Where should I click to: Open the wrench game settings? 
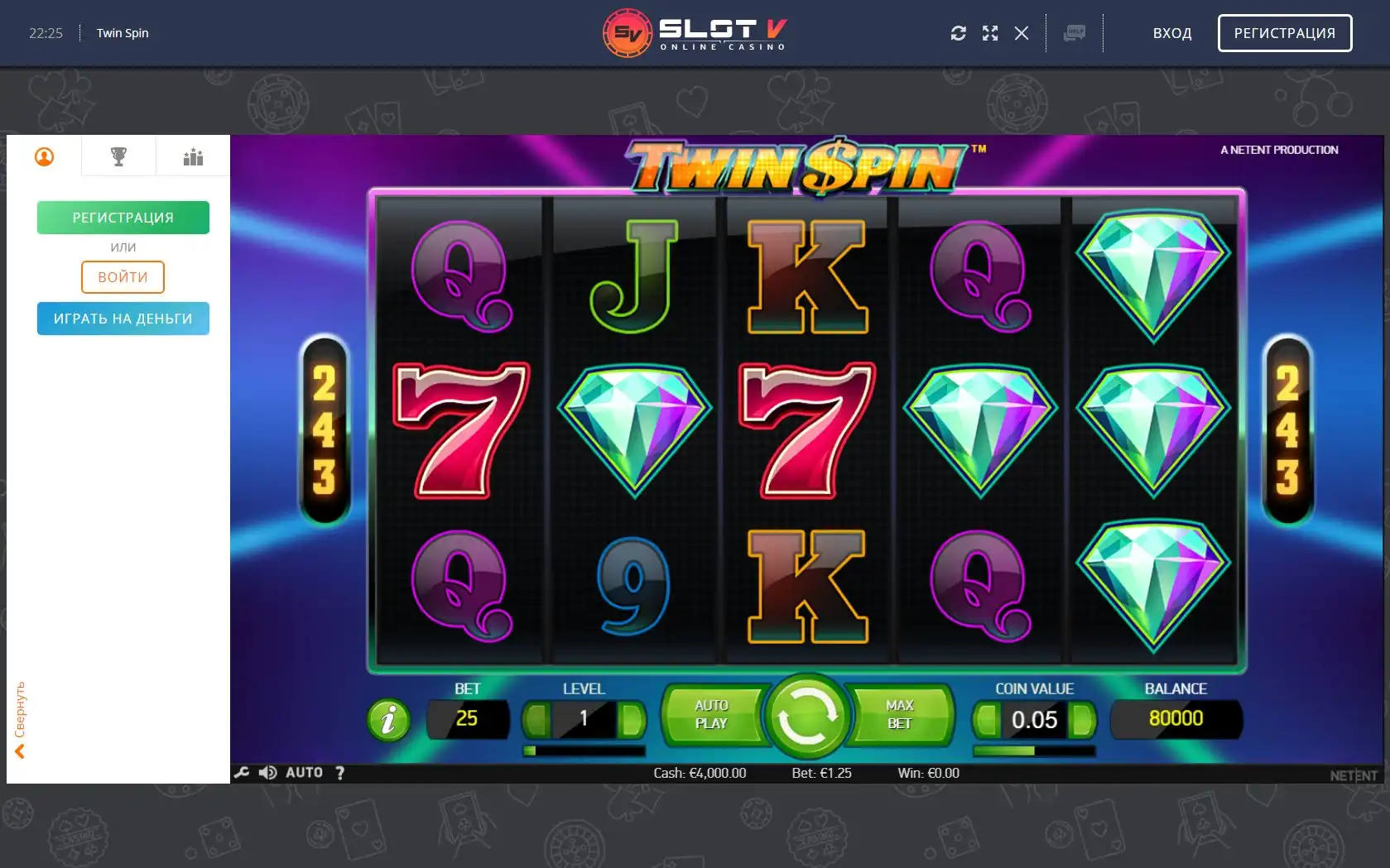pos(242,773)
